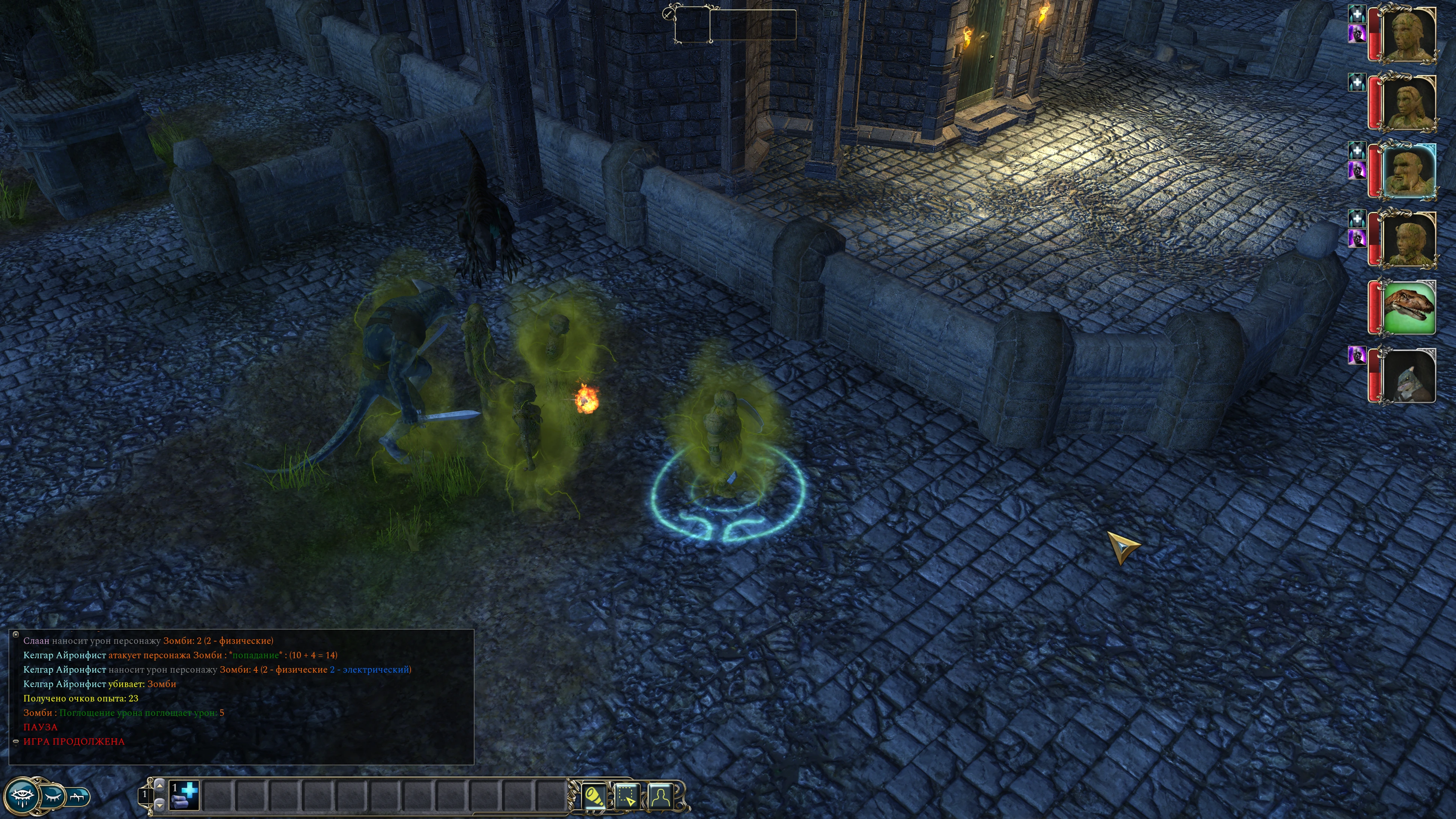Use the bandage healing kit hotbar slot
Screen dimensions: 1456x819
coord(184,795)
